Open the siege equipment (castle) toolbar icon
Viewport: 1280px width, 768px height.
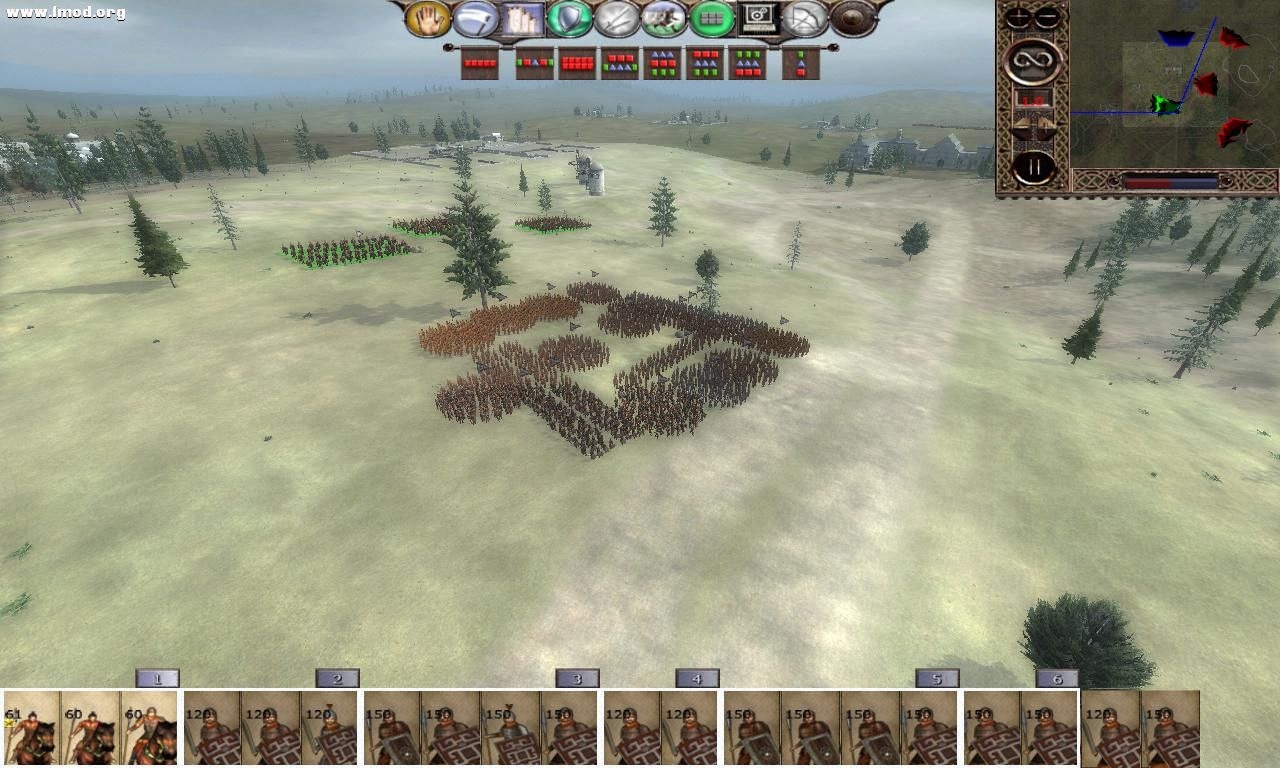tap(524, 17)
